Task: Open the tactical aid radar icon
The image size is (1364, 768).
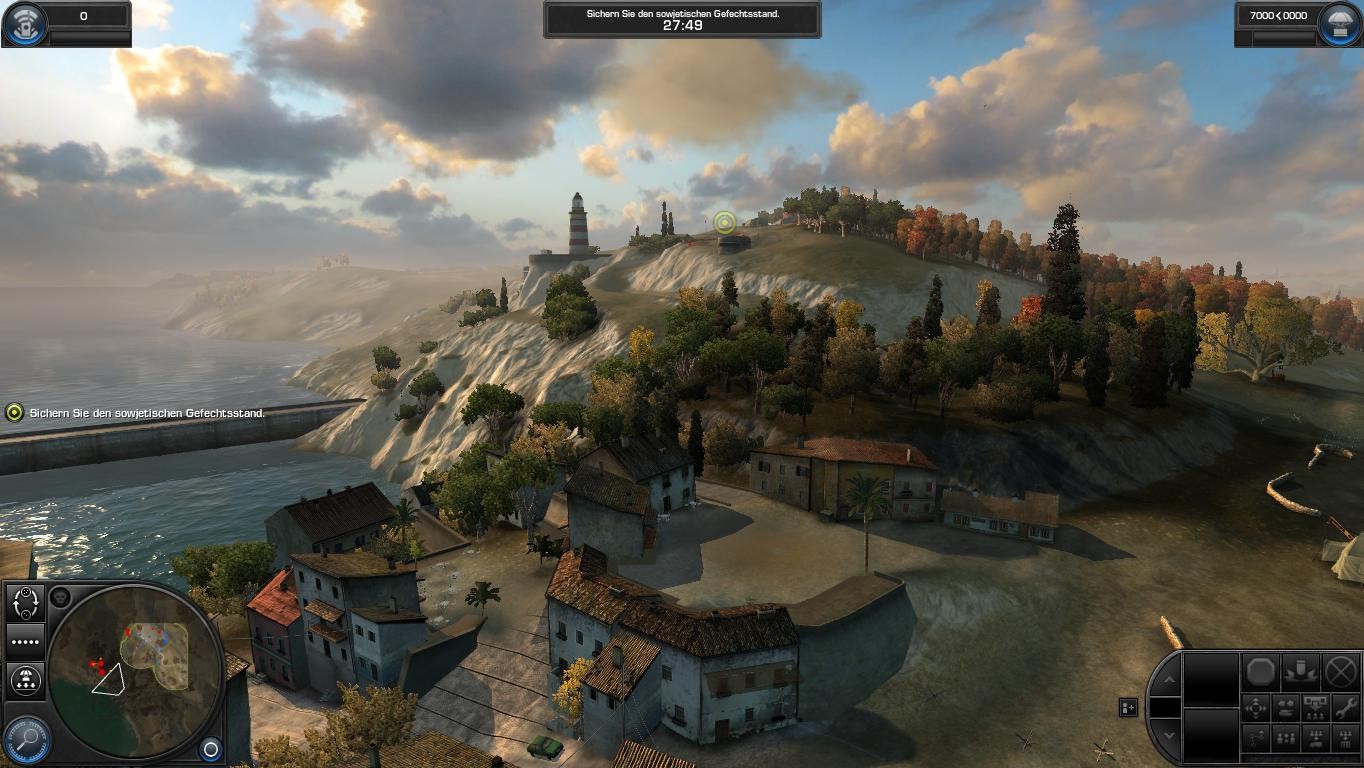Action: pos(25,24)
